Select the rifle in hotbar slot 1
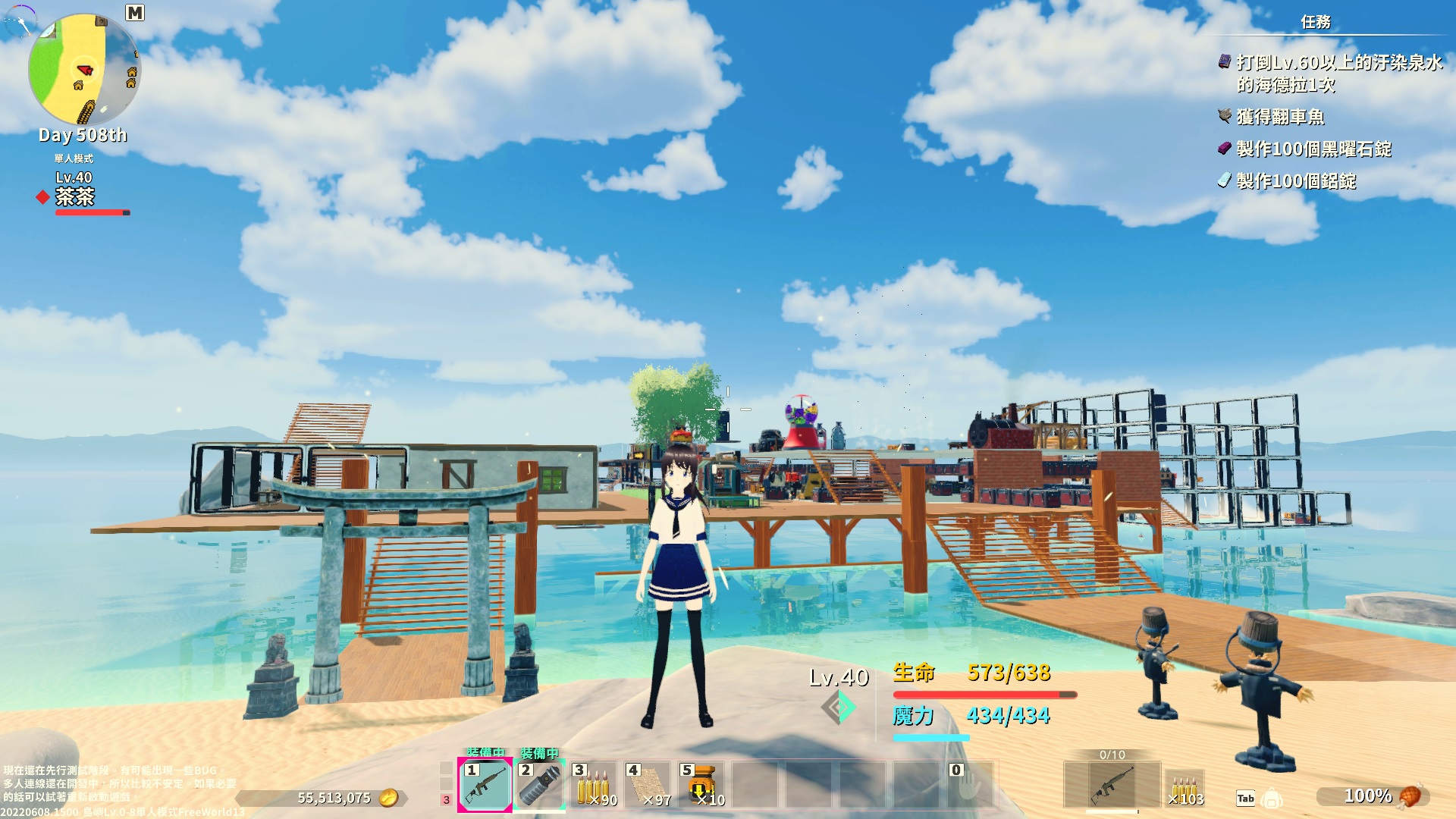Image resolution: width=1456 pixels, height=819 pixels. coord(485,786)
